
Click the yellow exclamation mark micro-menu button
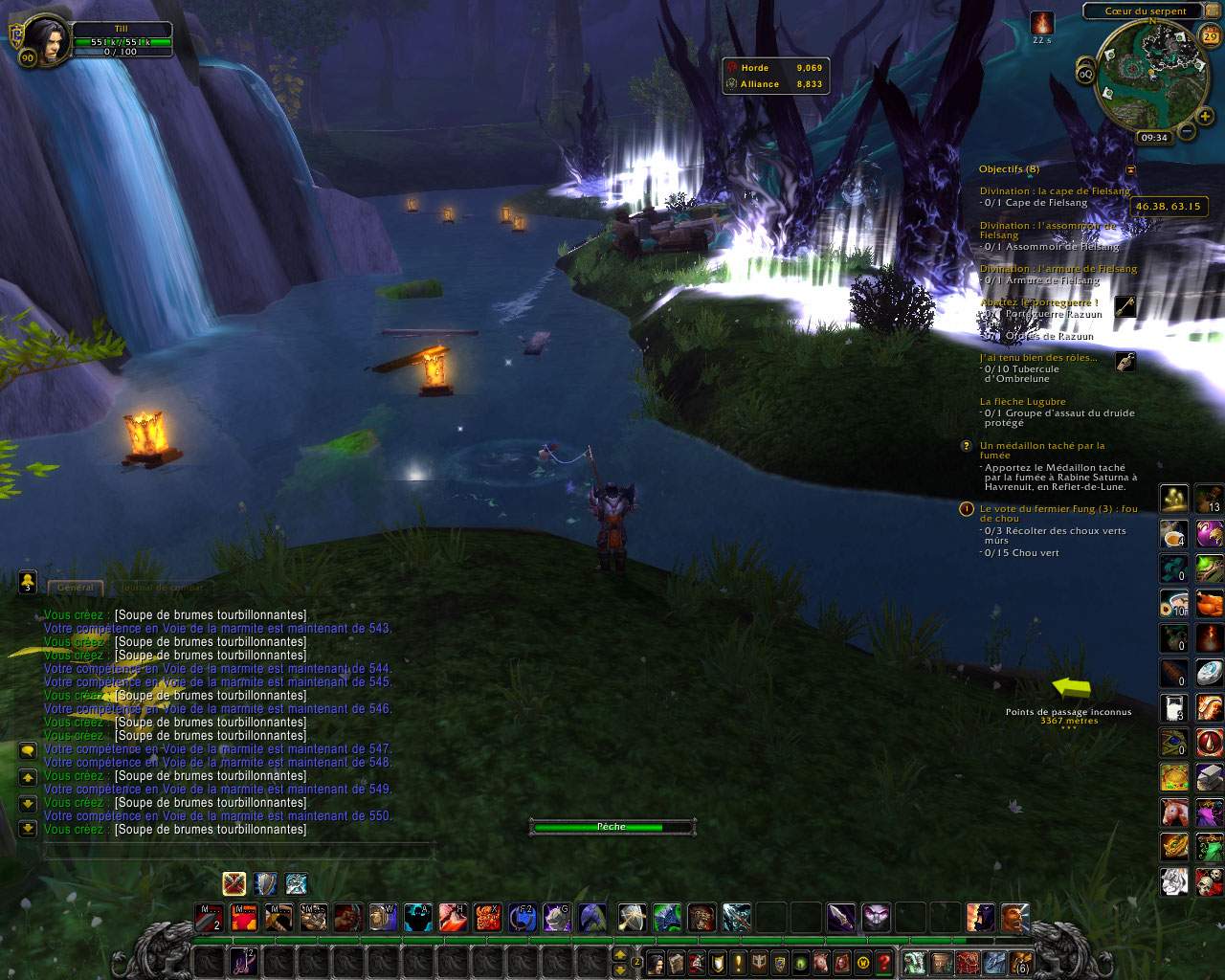(x=738, y=963)
